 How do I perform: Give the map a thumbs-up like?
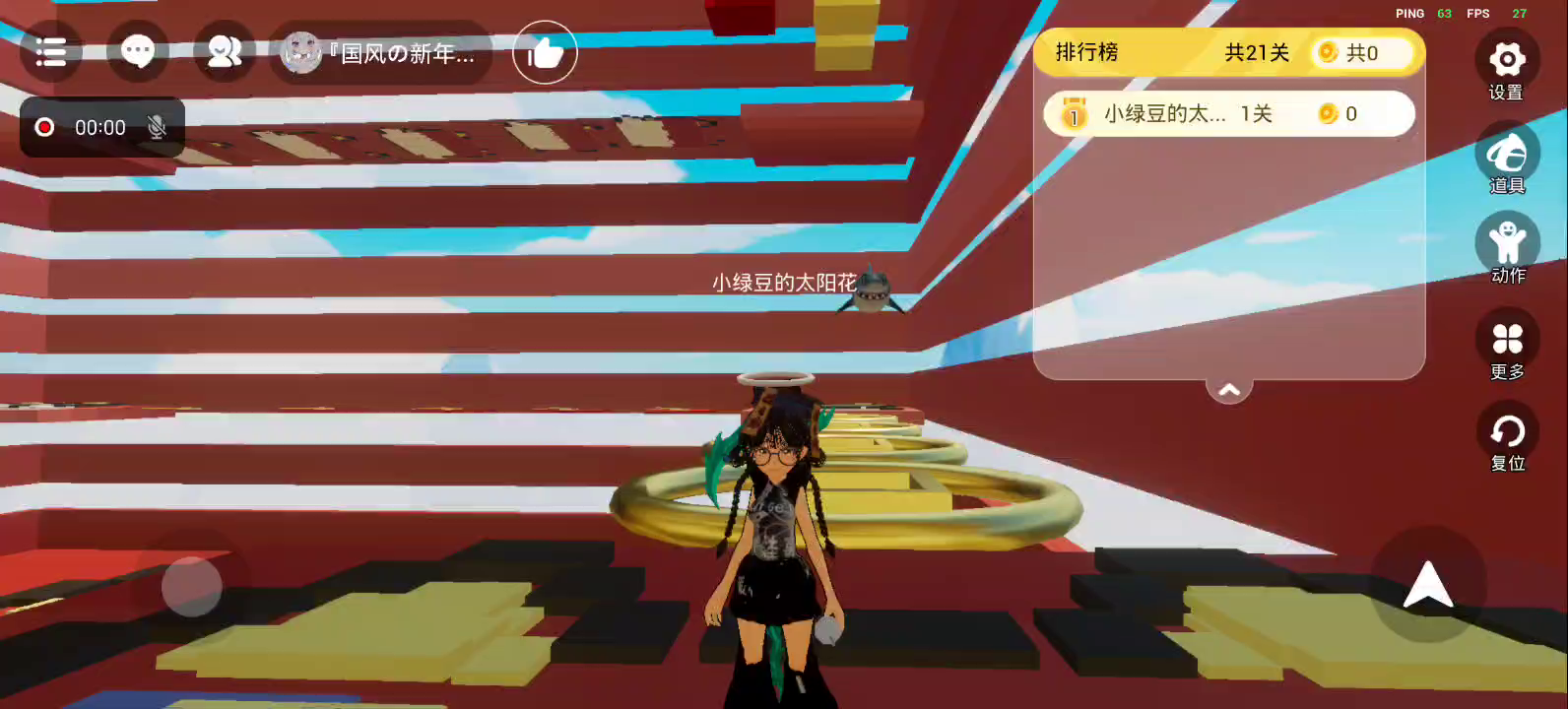[x=545, y=53]
